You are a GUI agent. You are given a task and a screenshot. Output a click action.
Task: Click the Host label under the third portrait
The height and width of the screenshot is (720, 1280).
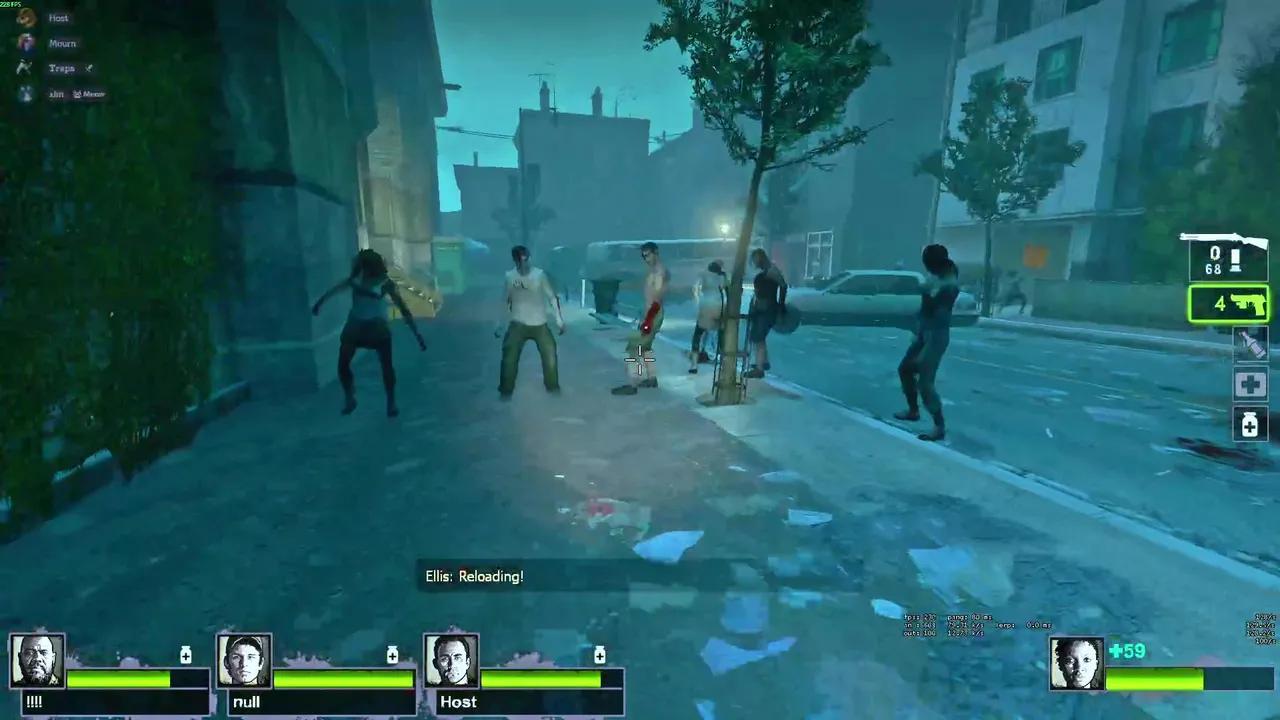458,702
